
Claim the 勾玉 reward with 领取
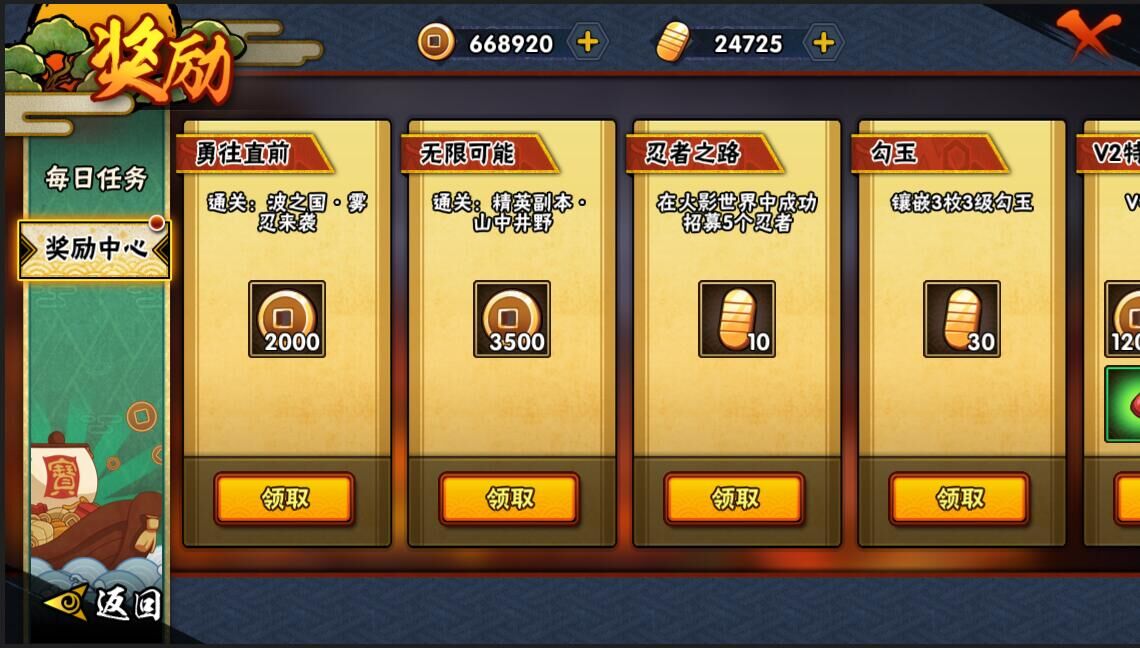click(959, 498)
